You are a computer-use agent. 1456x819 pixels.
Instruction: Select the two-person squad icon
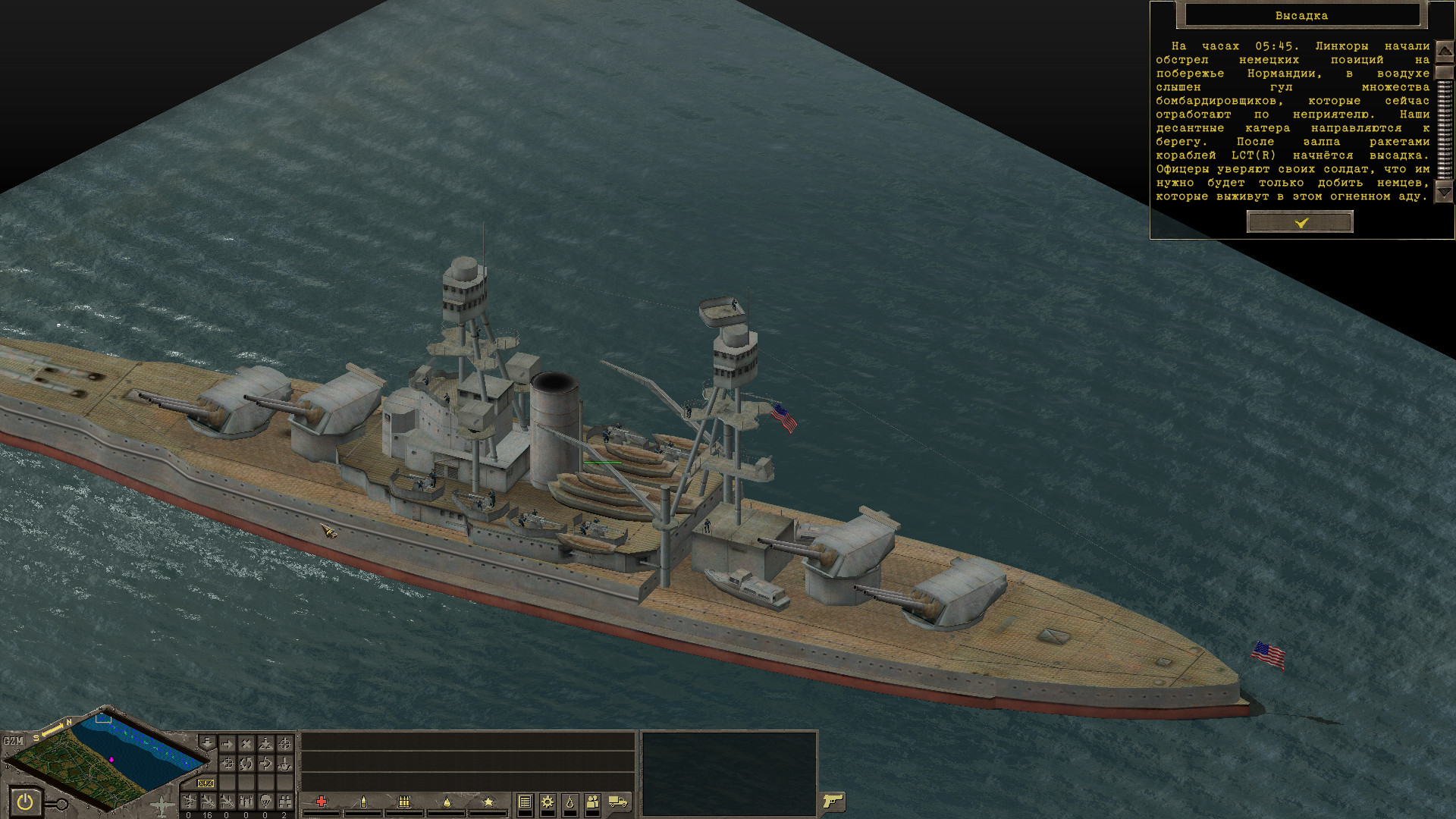pos(592,802)
